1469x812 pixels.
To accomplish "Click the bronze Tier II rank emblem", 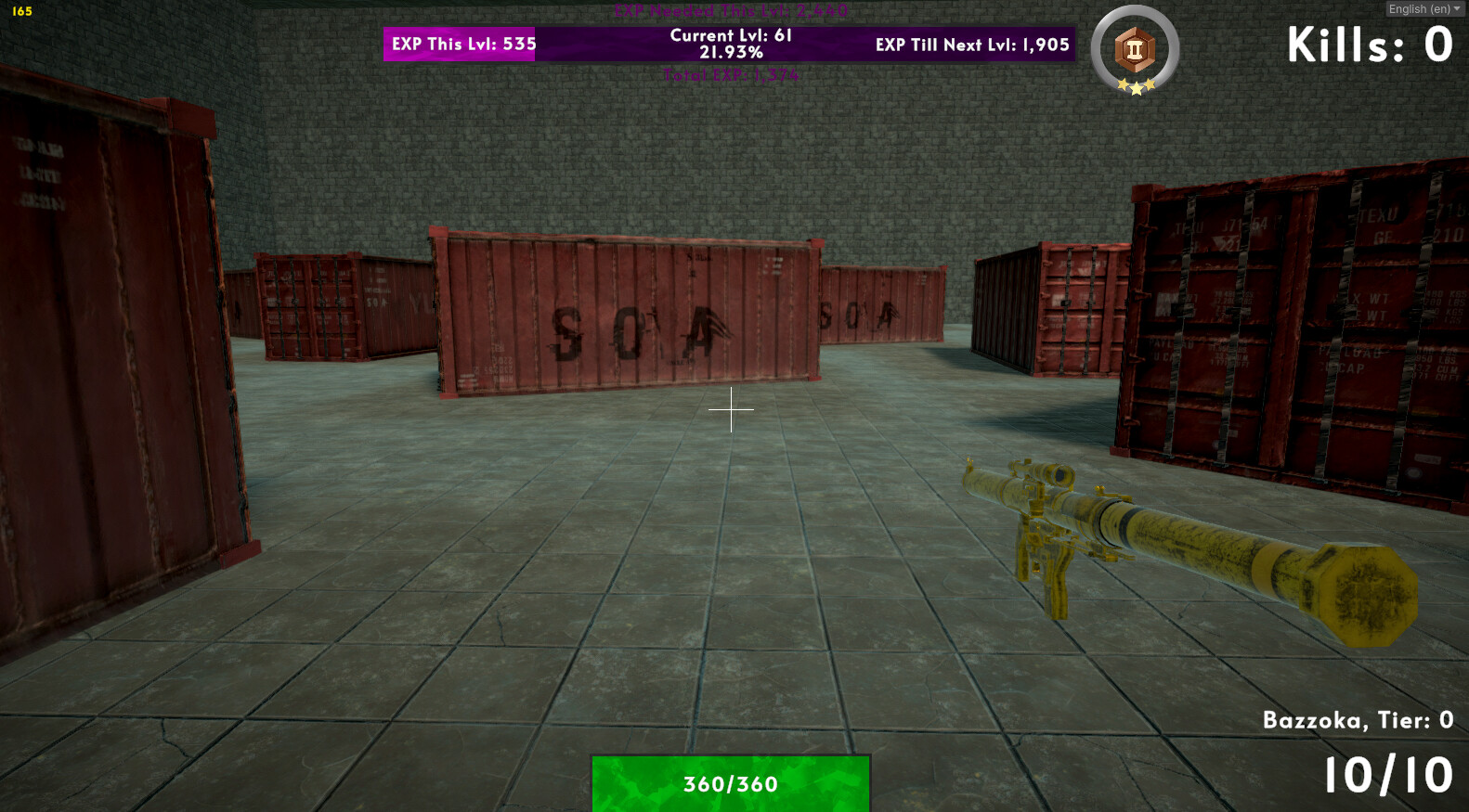I will [1134, 51].
